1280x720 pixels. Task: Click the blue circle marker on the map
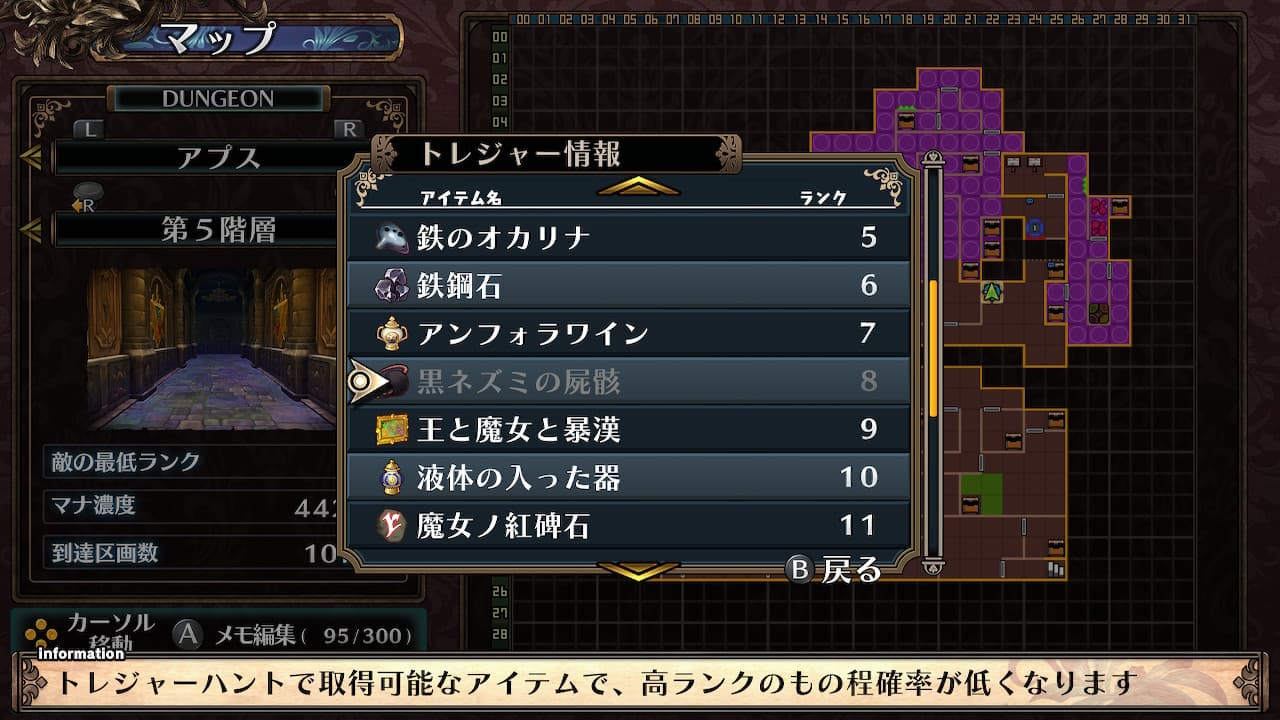(1035, 228)
